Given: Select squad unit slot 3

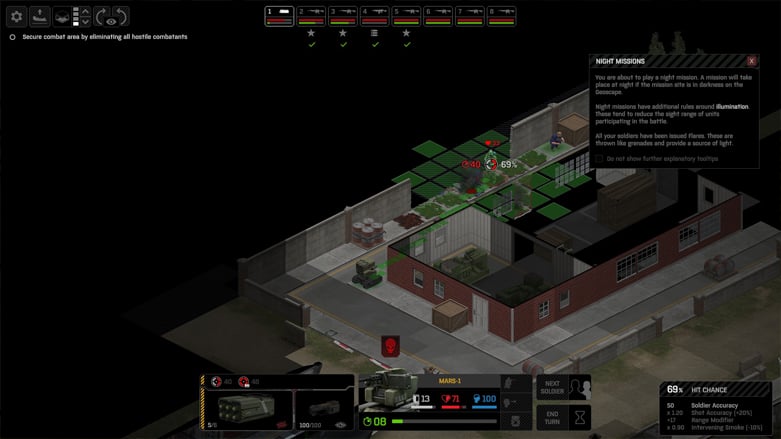Looking at the screenshot, I should (343, 15).
